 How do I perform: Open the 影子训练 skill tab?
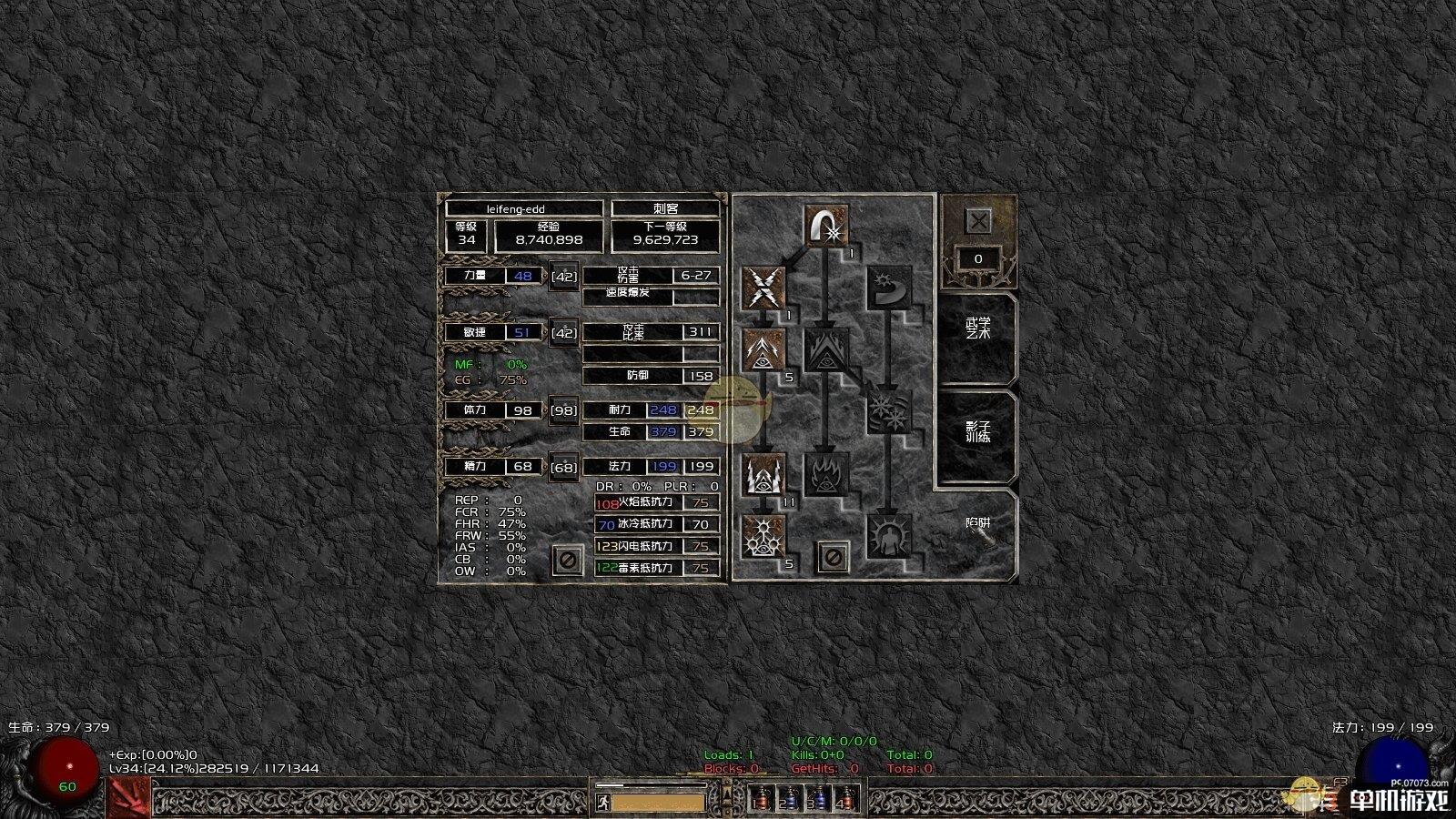pos(978,431)
